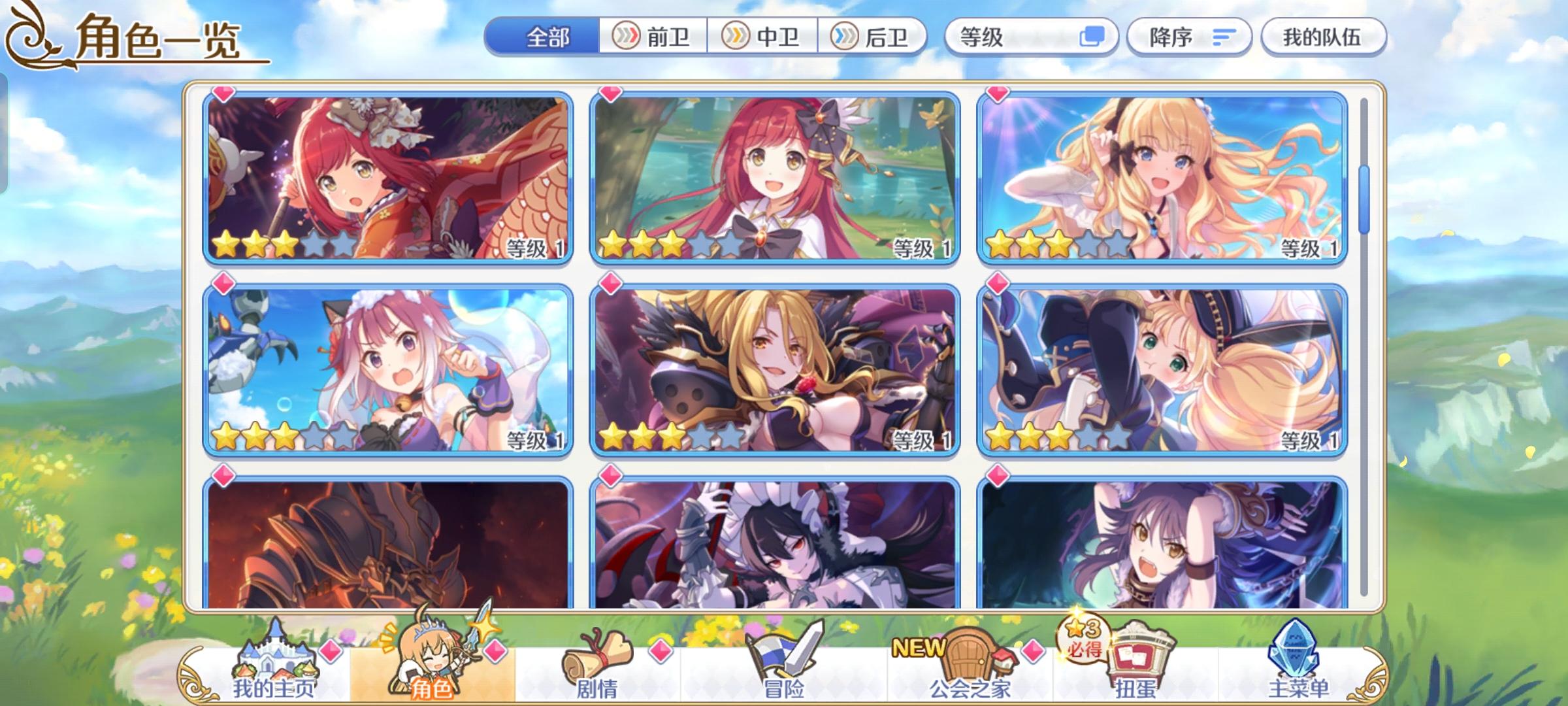
Task: Switch to the 前卫 vanguard tab
Action: 655,37
